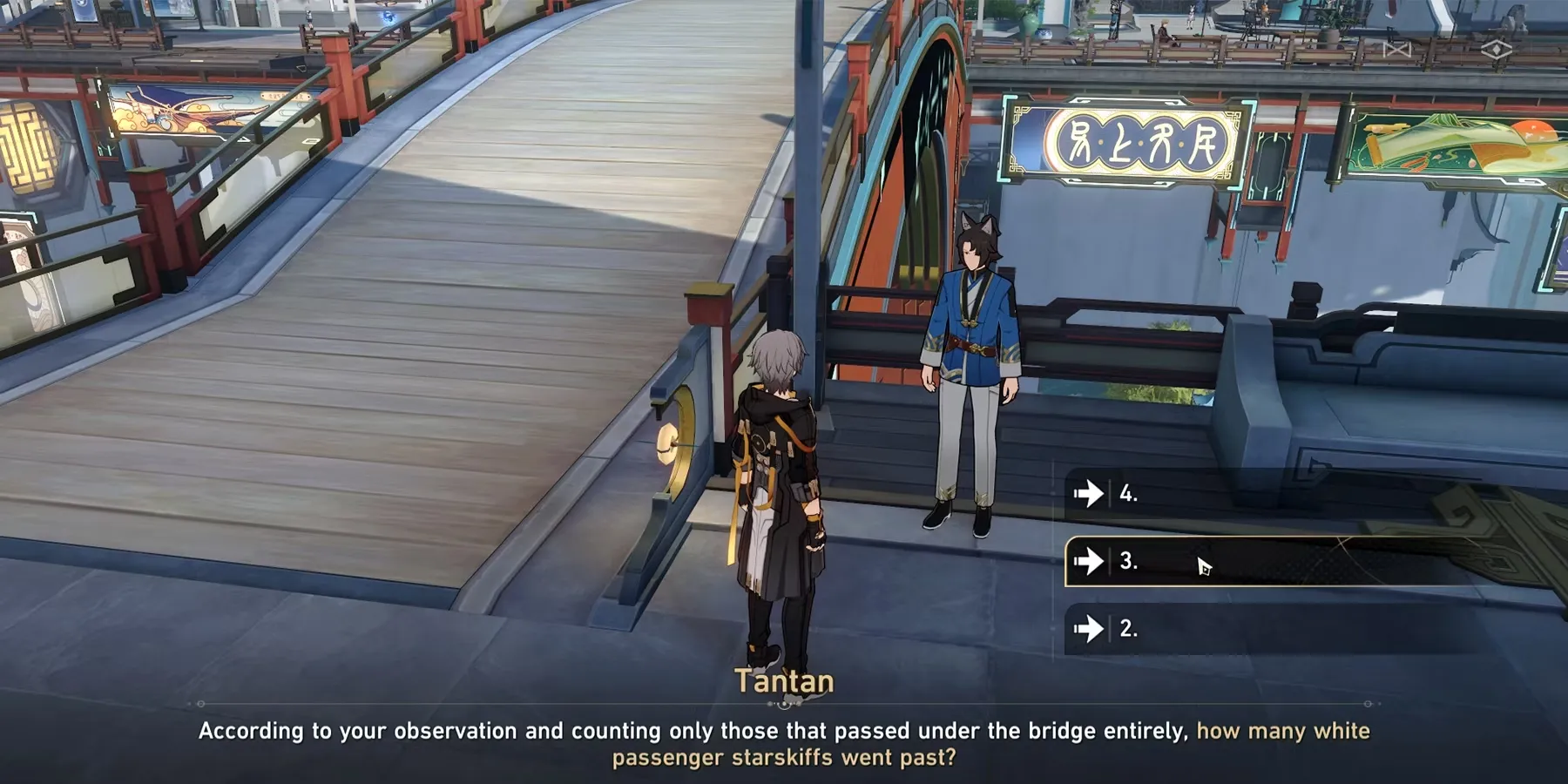Toggle the diamond-shaped hide interface icon
Screen dimensions: 1568x784
tap(1497, 50)
